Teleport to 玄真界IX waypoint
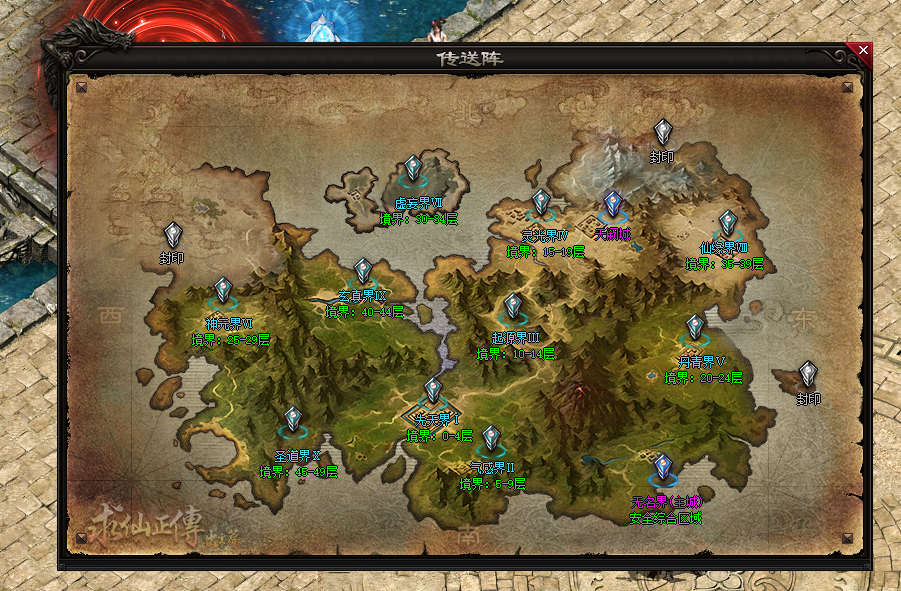The image size is (901, 591). pyautogui.click(x=363, y=271)
